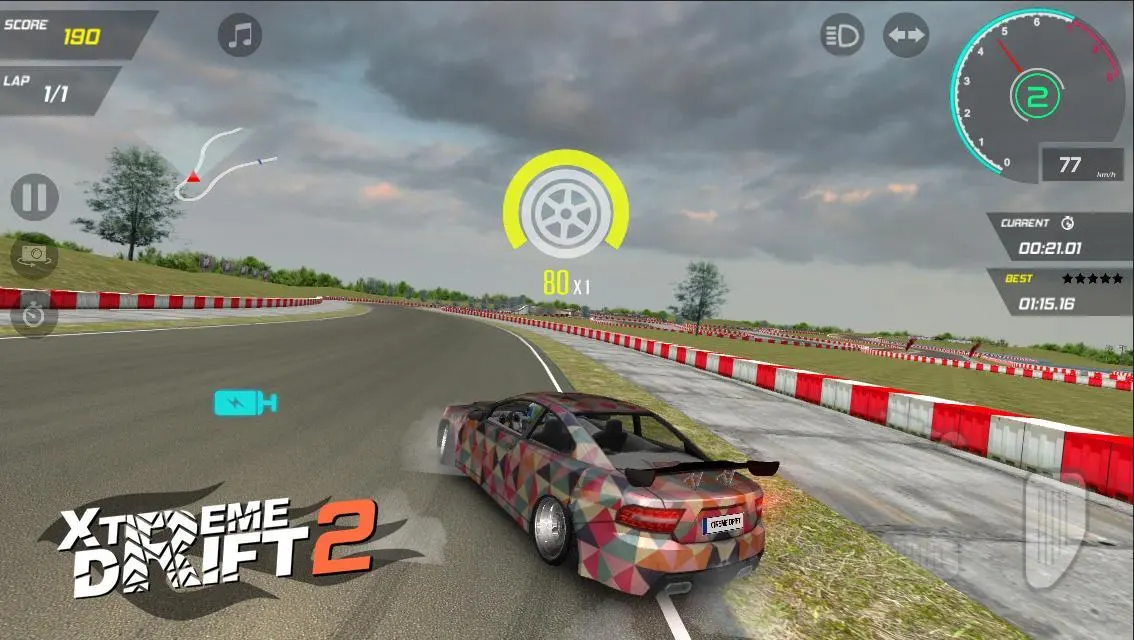
Task: Change the camera view
Action: (x=34, y=256)
